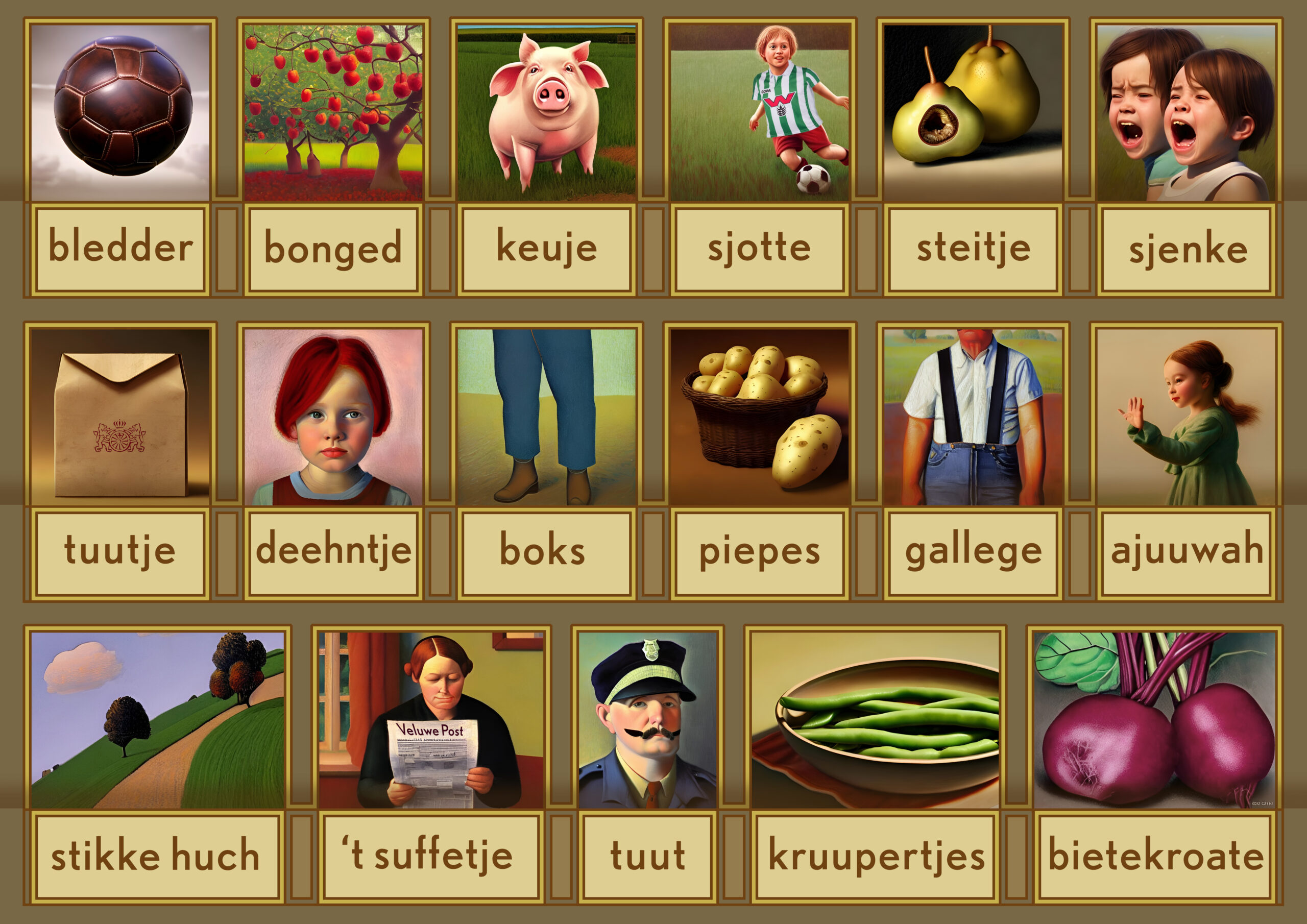Select the beetroot picture card
1307x924 pixels.
[1154, 720]
